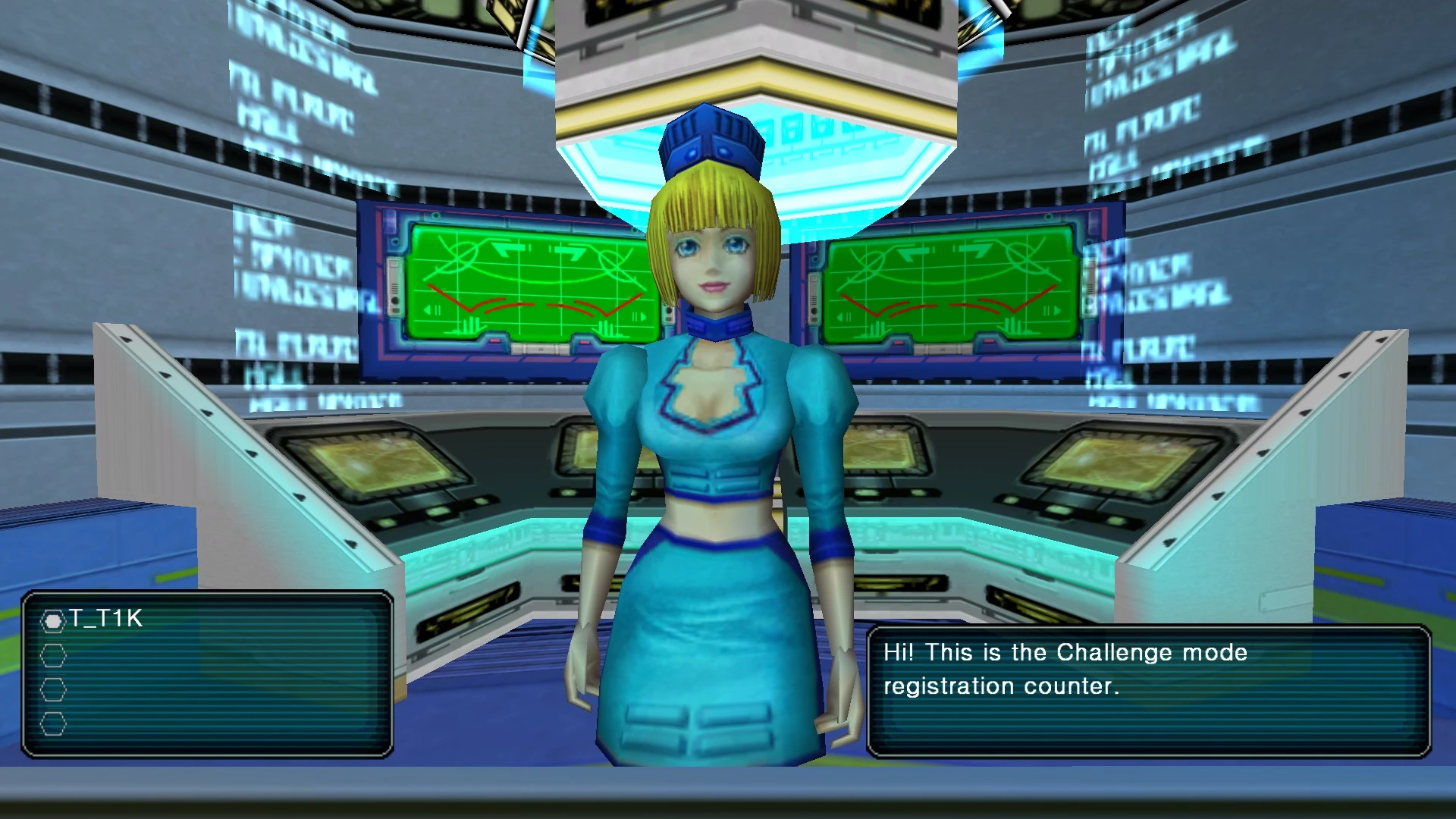Select the T_T1K player entry

(105, 620)
